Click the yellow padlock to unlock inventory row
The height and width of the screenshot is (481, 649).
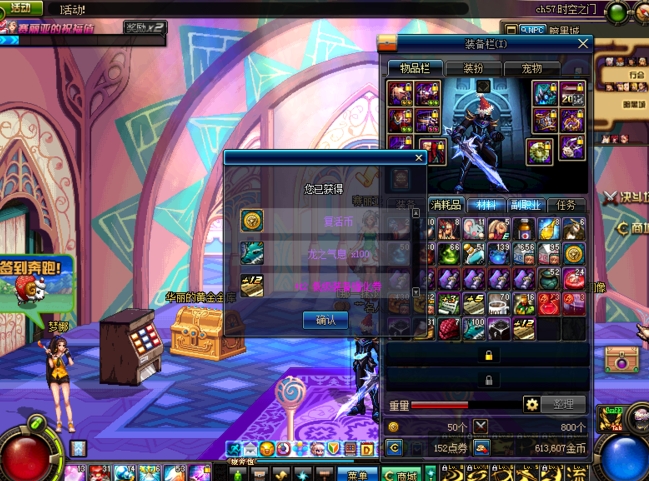[488, 355]
